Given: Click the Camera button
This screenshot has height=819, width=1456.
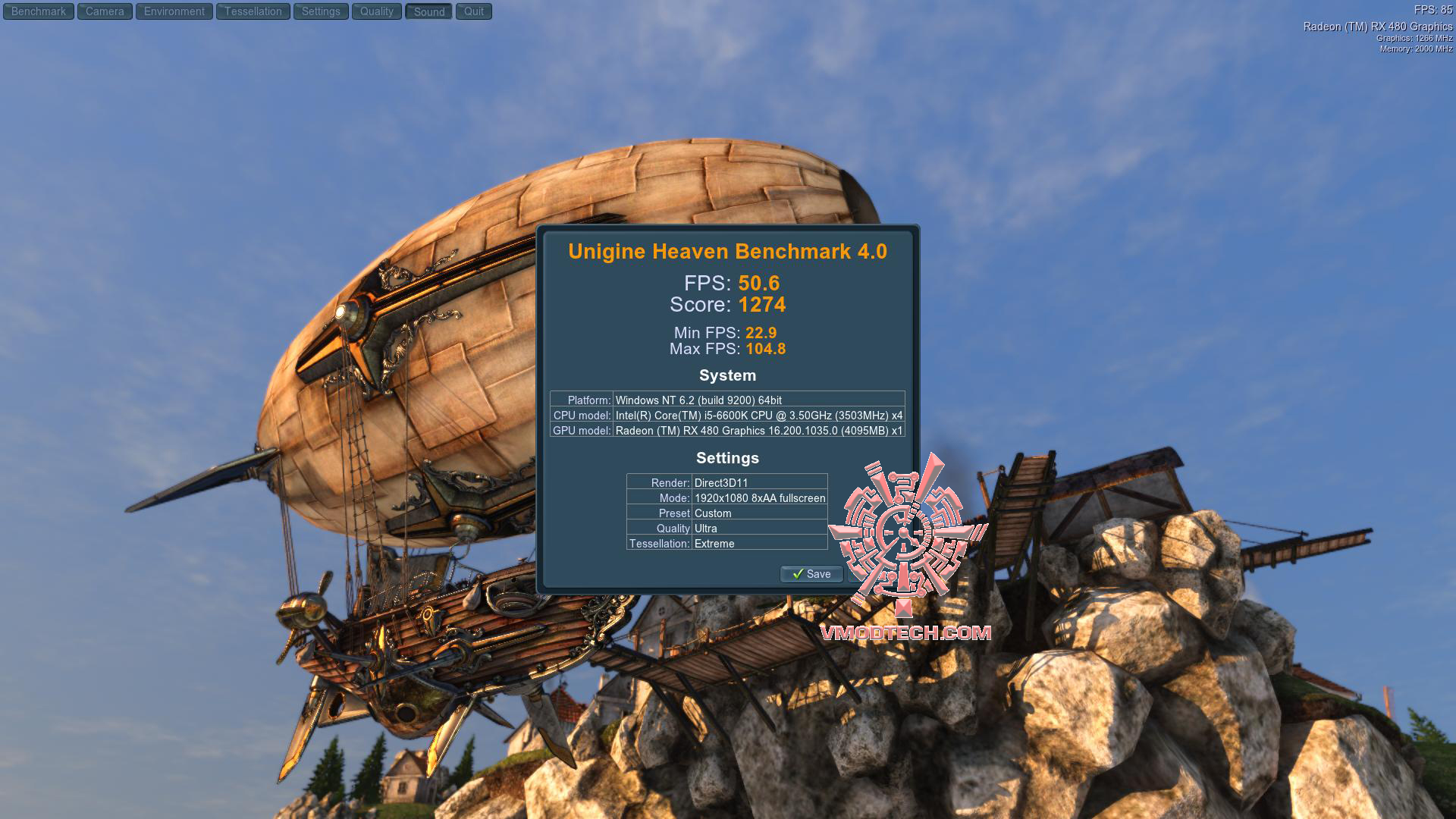Looking at the screenshot, I should pyautogui.click(x=105, y=11).
